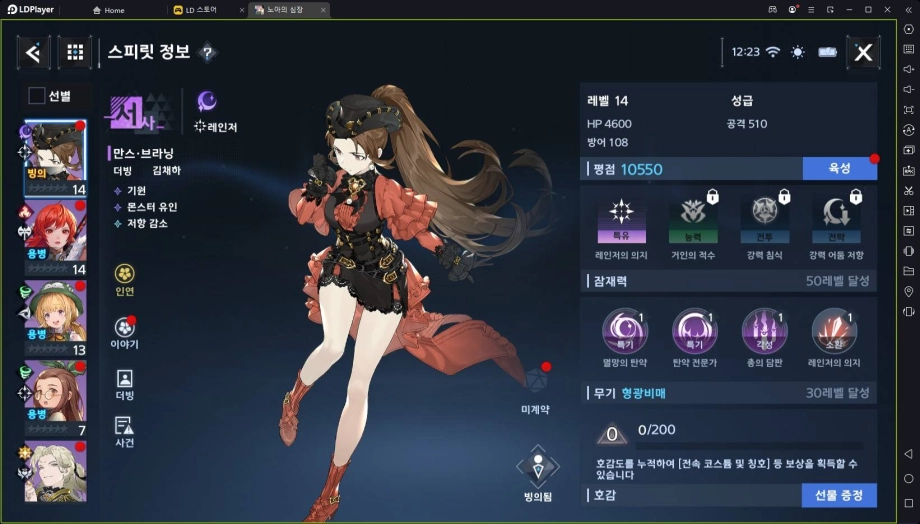The height and width of the screenshot is (524, 920).
Task: Tick the 선별 checkbox
Action: [x=37, y=96]
